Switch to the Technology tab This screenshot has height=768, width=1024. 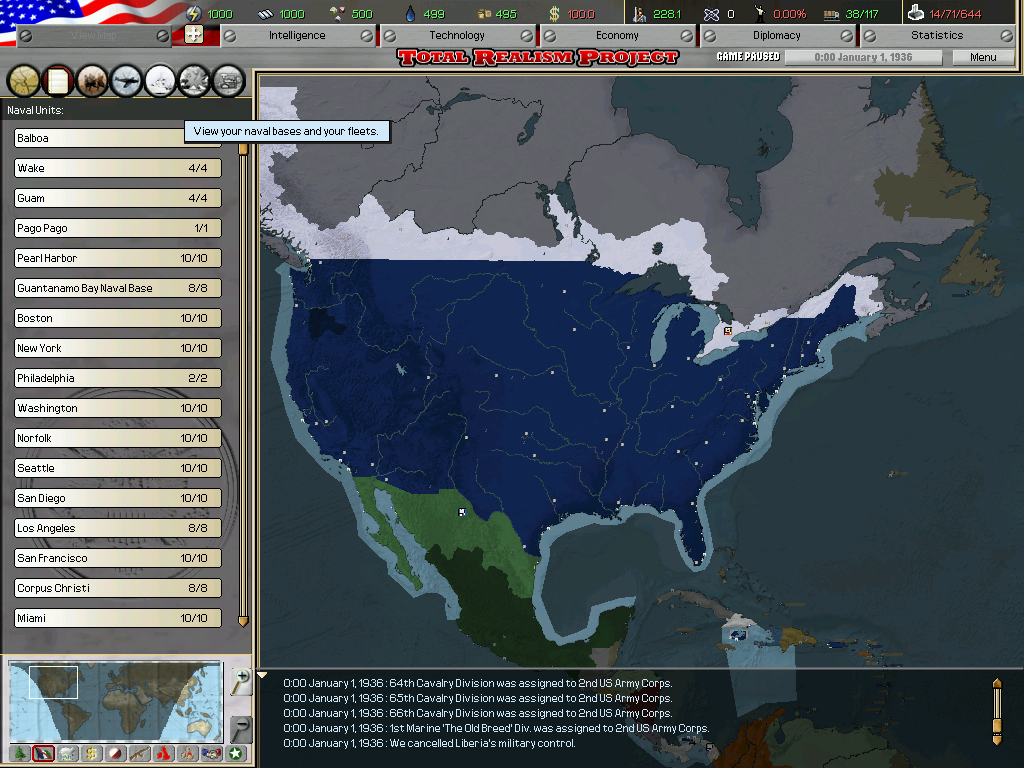point(457,35)
